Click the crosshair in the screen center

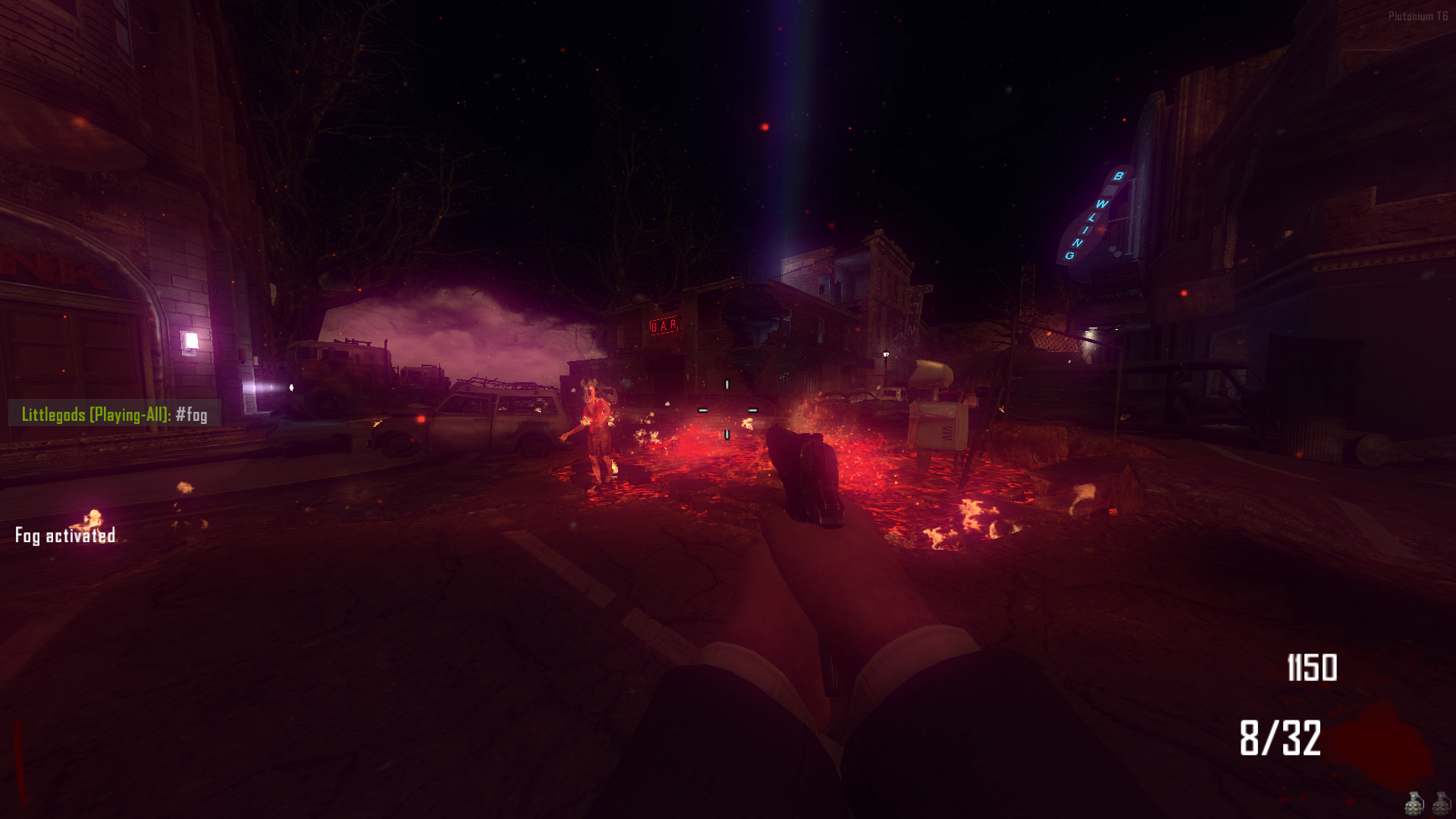tap(728, 409)
